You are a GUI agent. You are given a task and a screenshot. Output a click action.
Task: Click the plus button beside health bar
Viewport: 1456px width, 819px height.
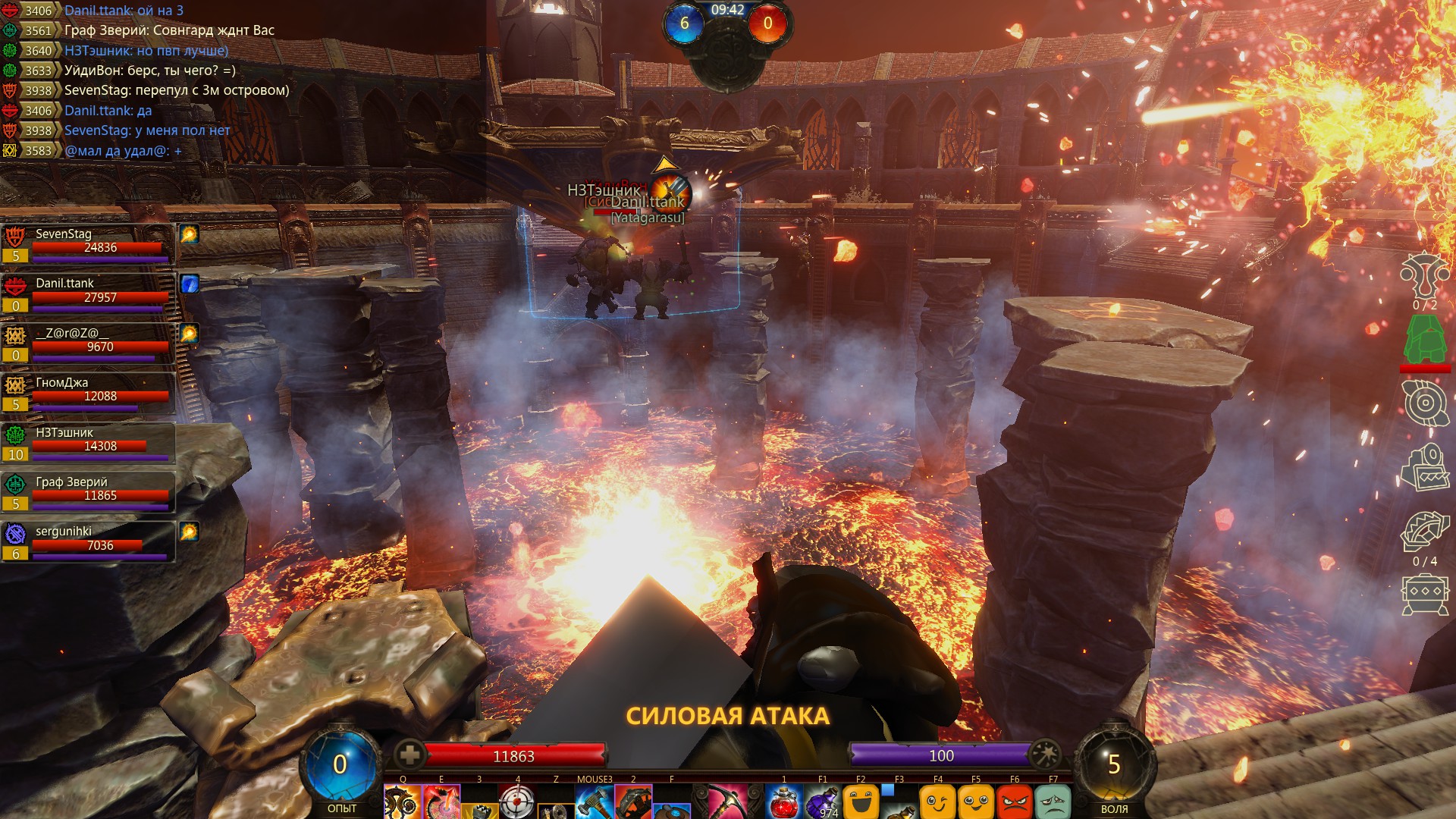(409, 755)
